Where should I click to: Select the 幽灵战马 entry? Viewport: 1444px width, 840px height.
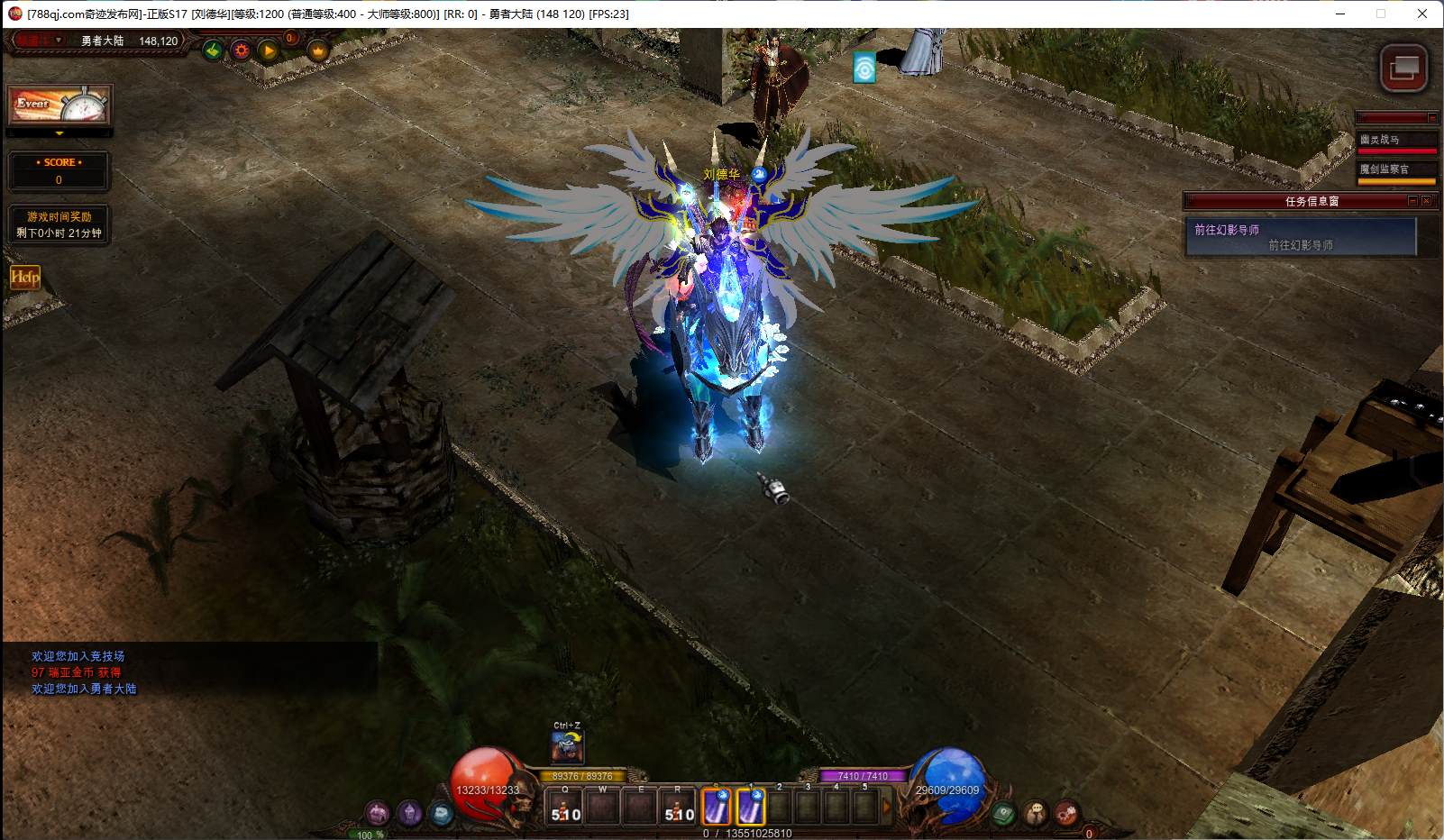tap(1396, 141)
